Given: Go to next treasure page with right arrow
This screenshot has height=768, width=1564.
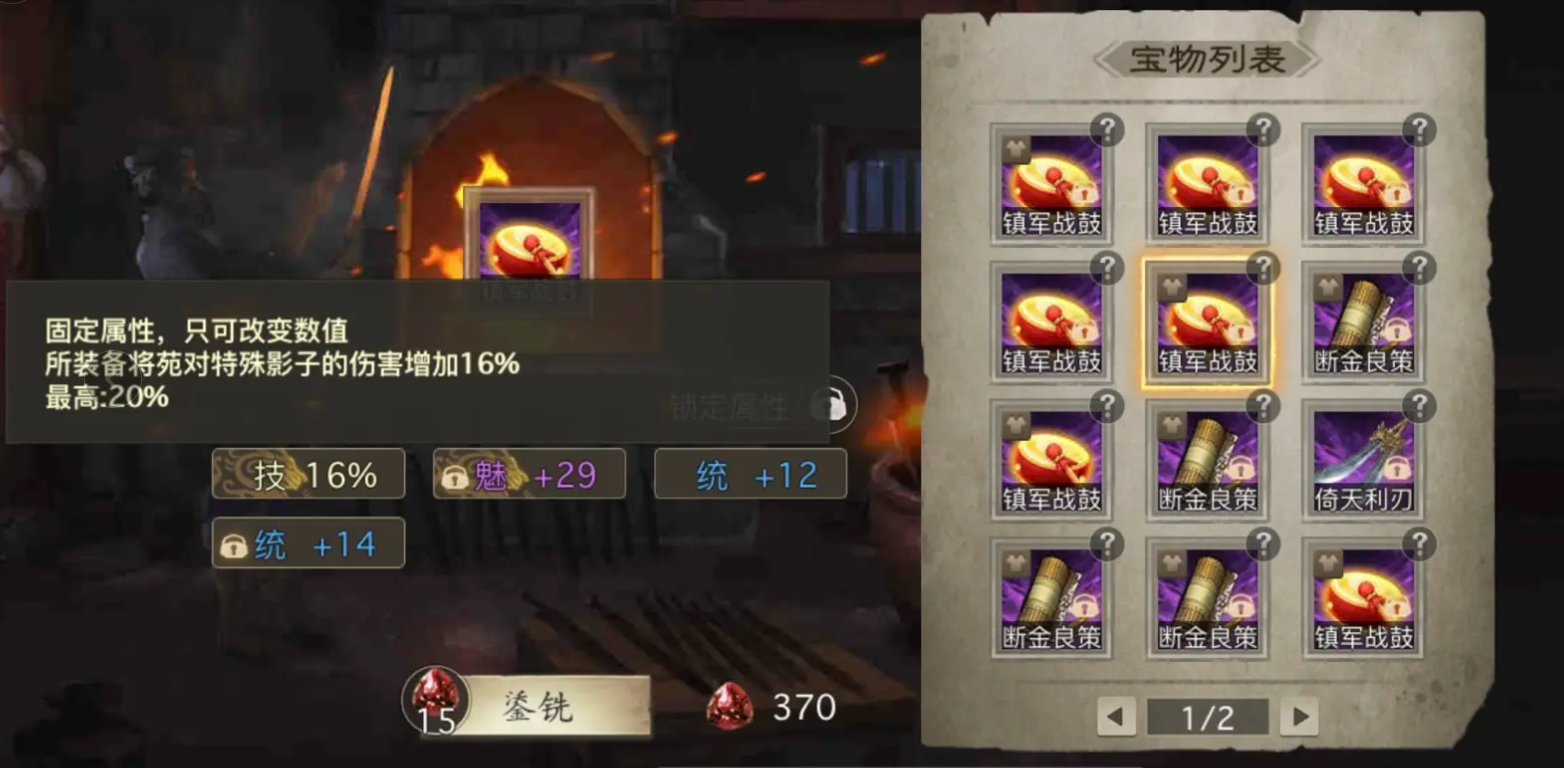Looking at the screenshot, I should pyautogui.click(x=1300, y=716).
